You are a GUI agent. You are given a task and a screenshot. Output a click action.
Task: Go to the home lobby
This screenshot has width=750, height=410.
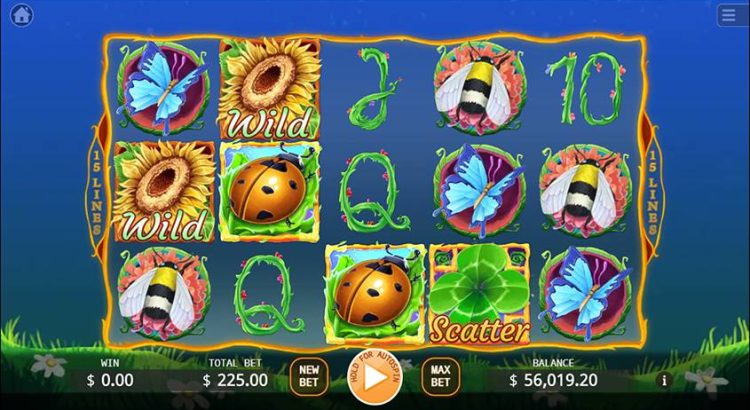point(22,16)
